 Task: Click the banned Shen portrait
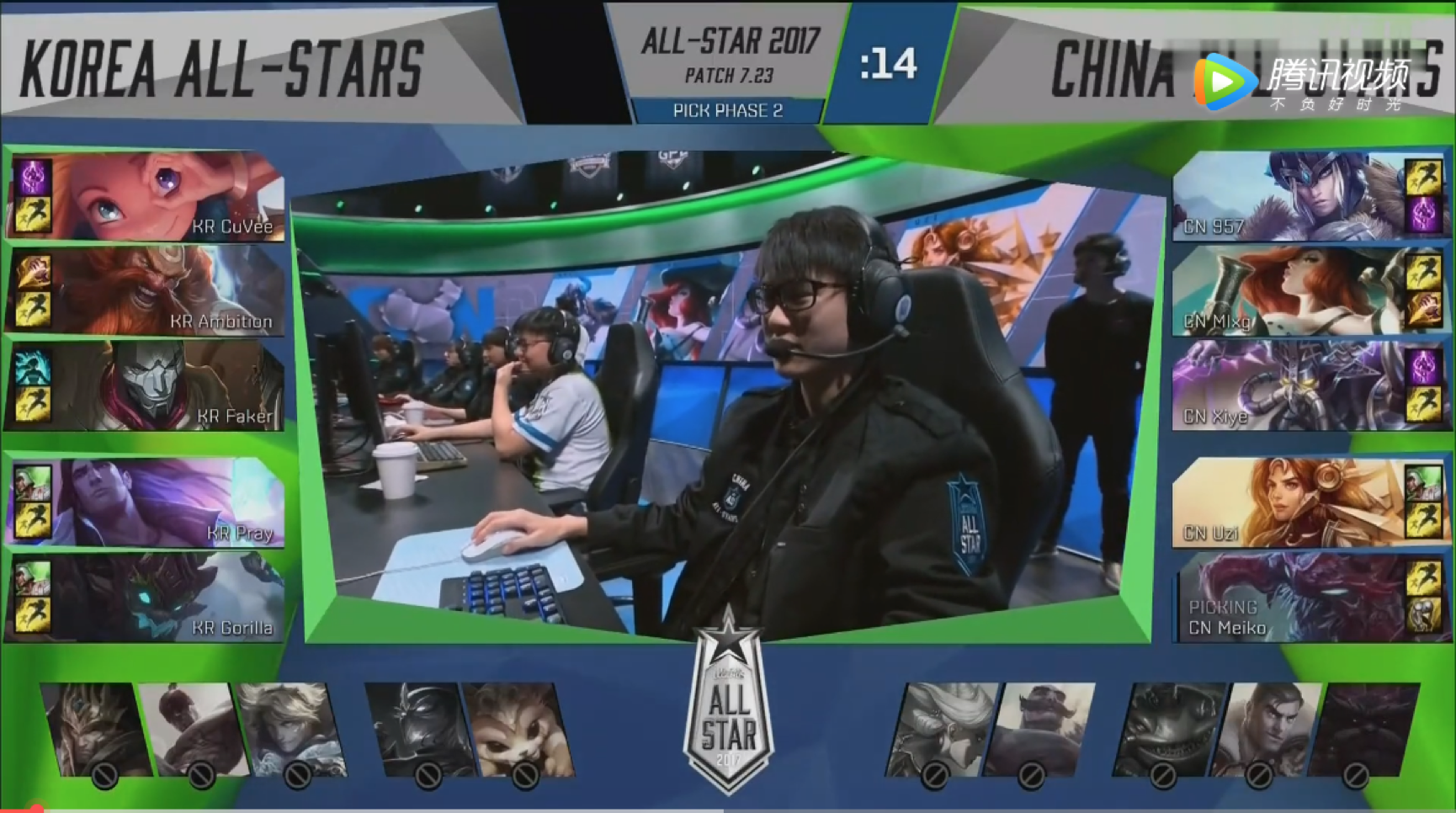coord(419,729)
